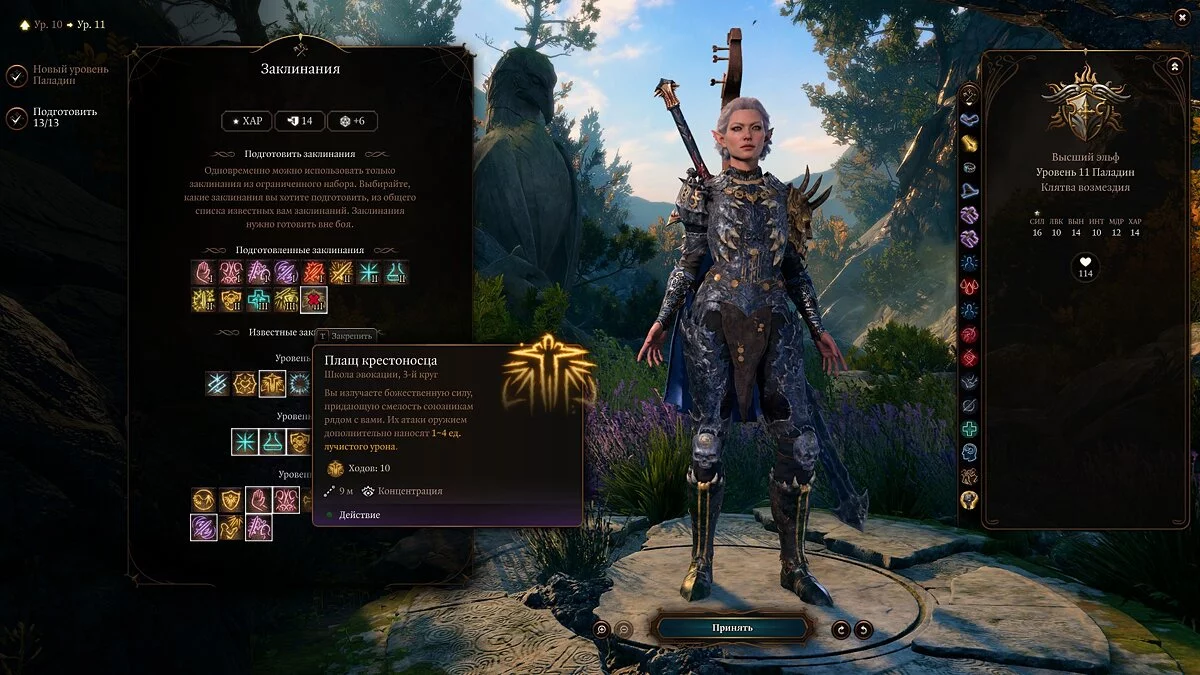This screenshot has width=1200, height=675.
Task: Confirm level up with the Принять button
Action: pos(732,628)
